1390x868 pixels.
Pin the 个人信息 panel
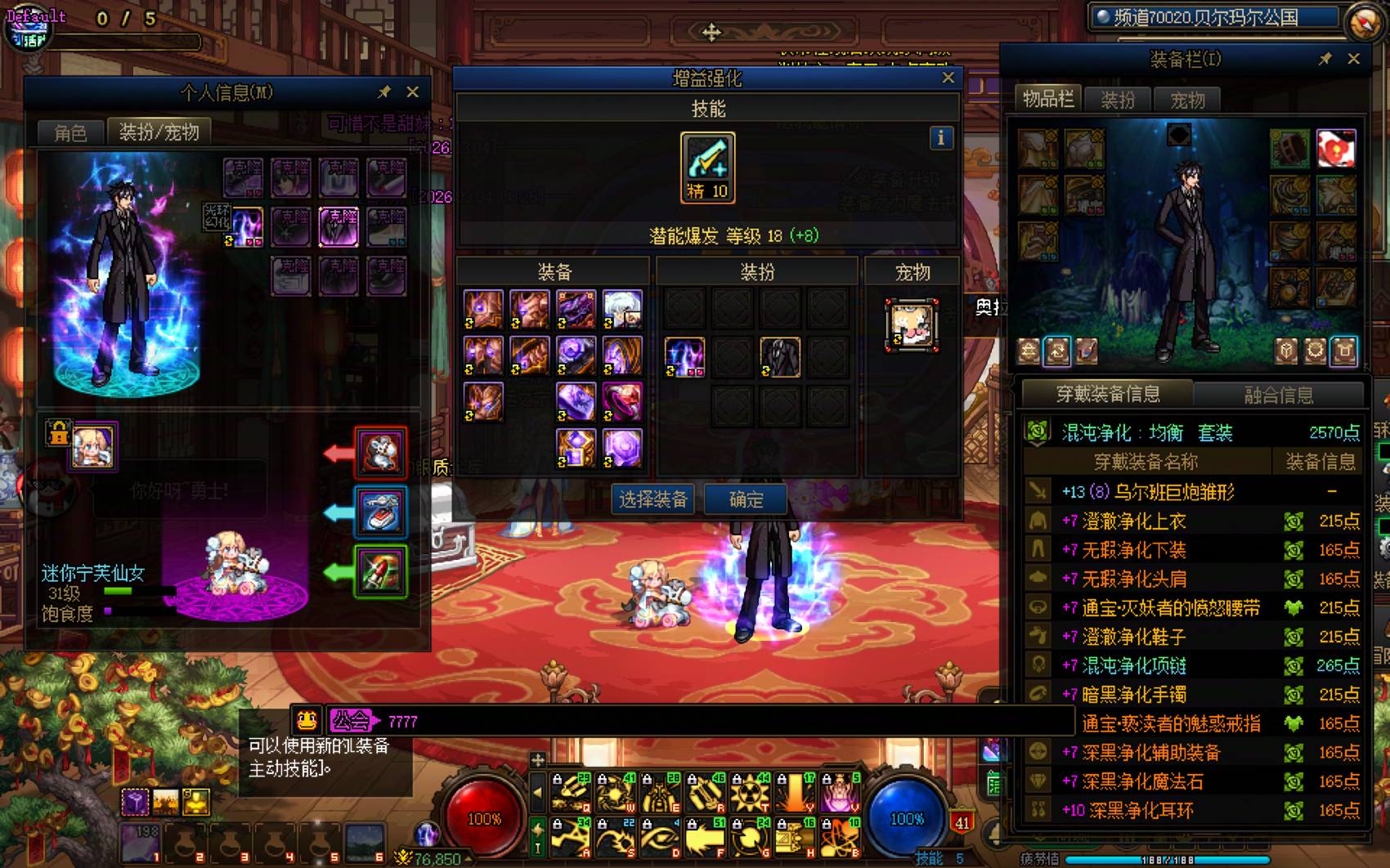click(384, 92)
